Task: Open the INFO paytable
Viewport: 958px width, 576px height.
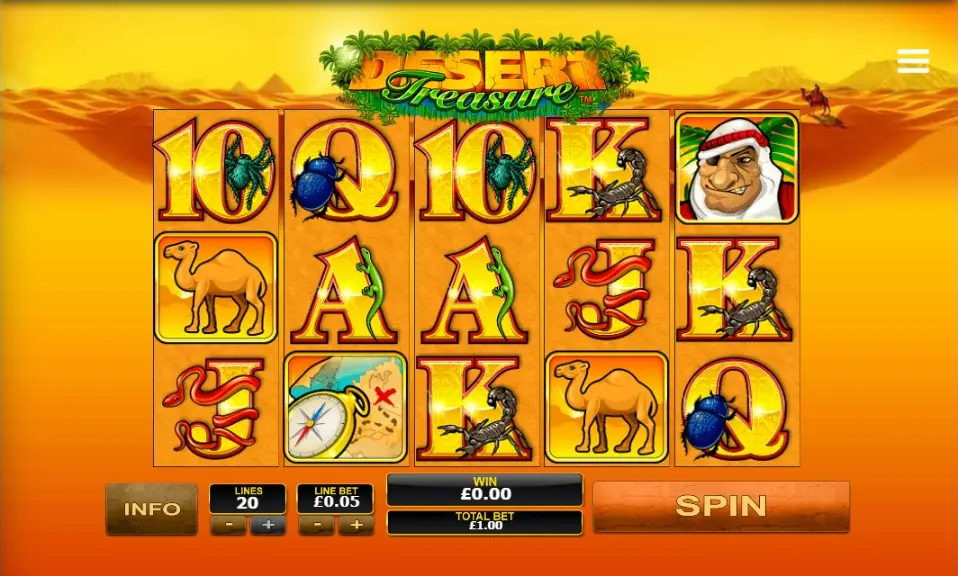Action: pos(151,508)
